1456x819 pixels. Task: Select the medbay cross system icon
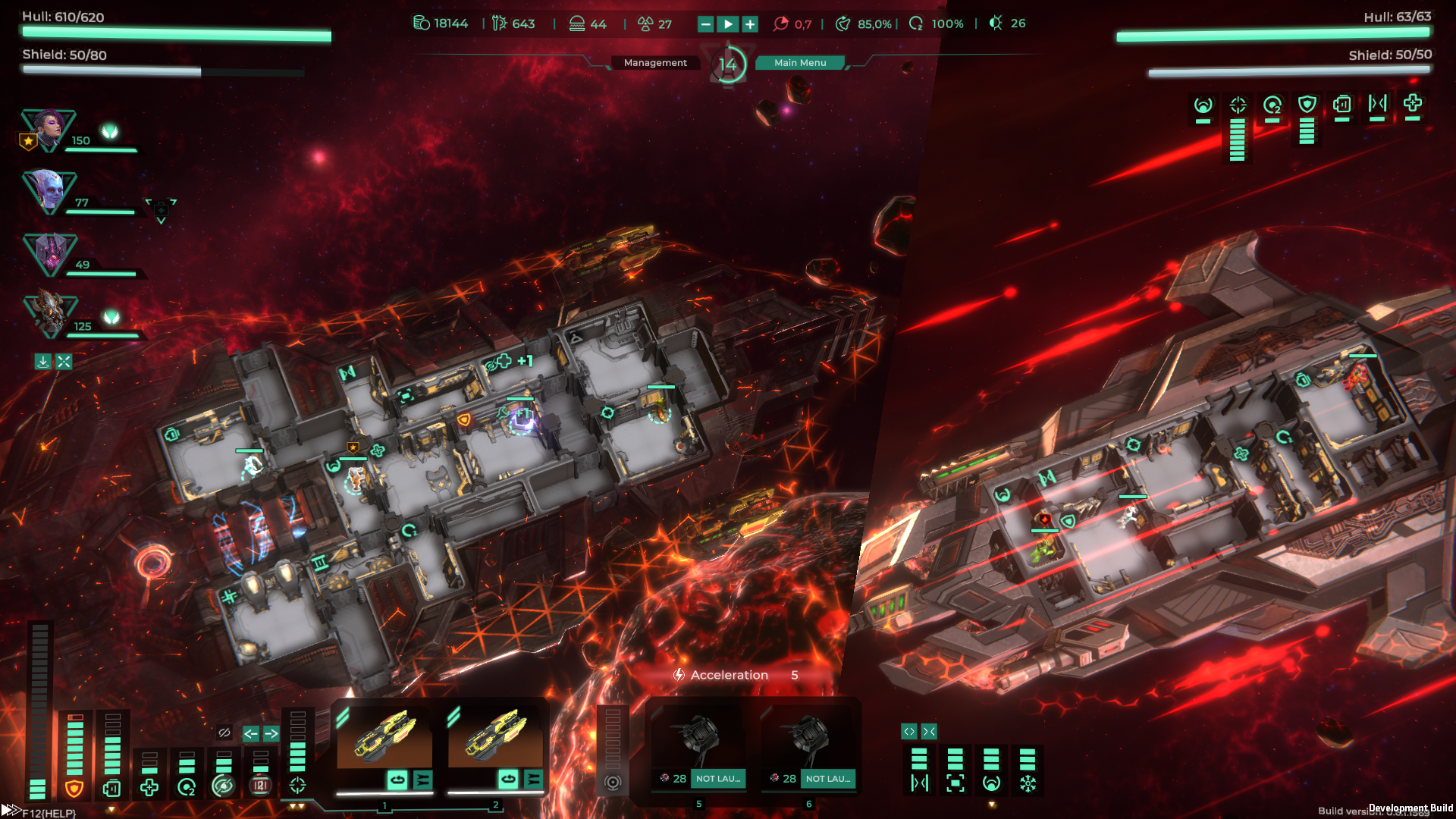[149, 788]
